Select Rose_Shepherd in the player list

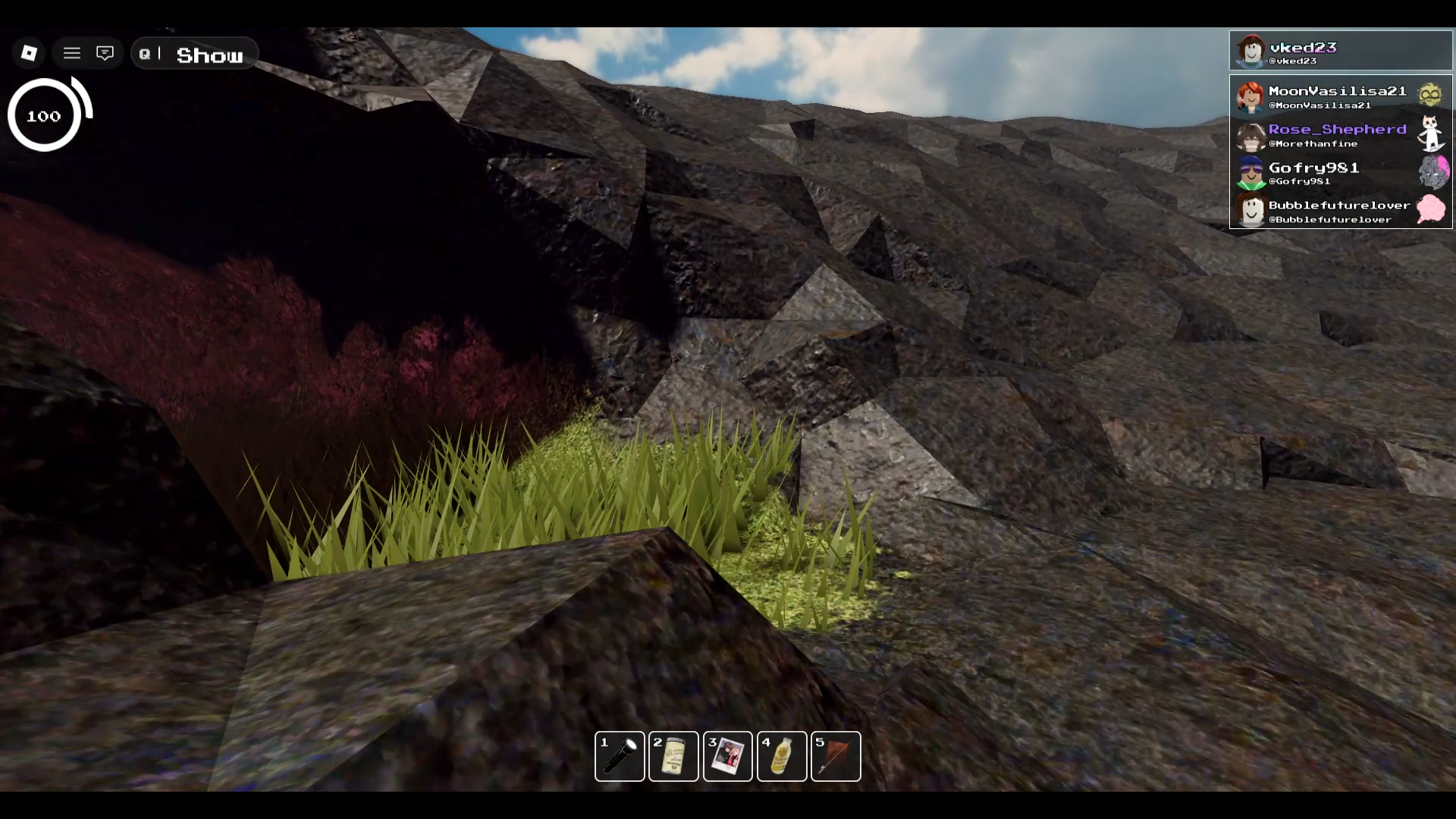tap(1337, 135)
